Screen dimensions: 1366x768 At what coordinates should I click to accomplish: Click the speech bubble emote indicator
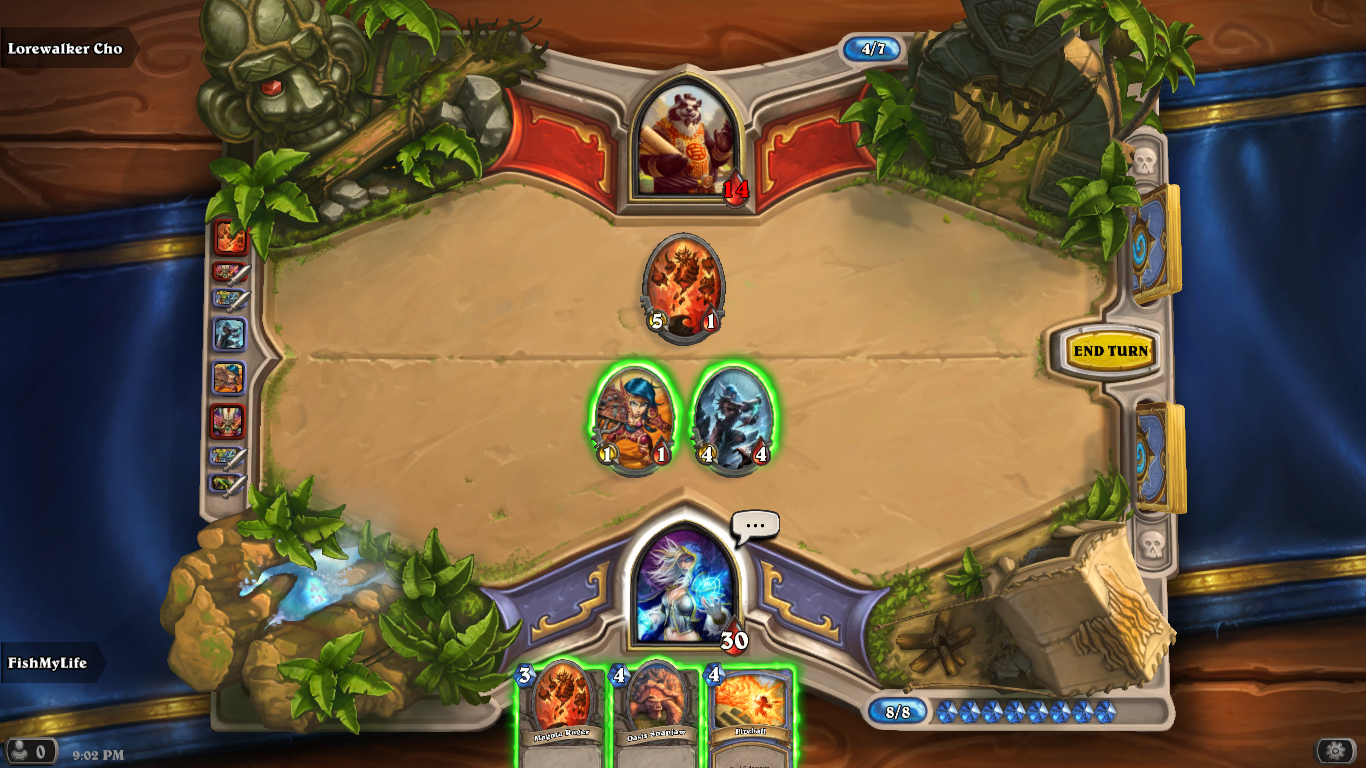click(x=755, y=525)
